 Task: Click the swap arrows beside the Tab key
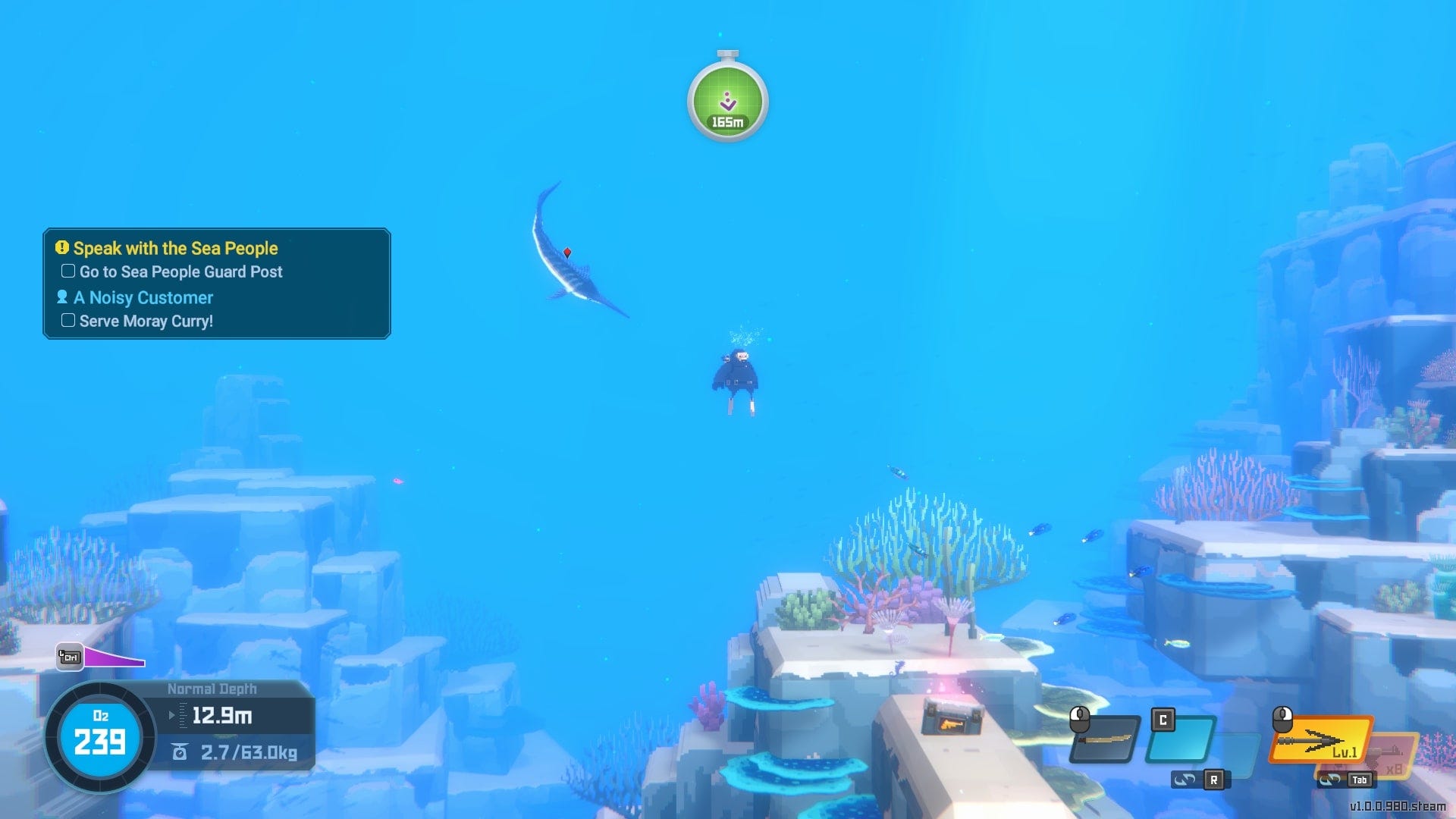tap(1329, 779)
